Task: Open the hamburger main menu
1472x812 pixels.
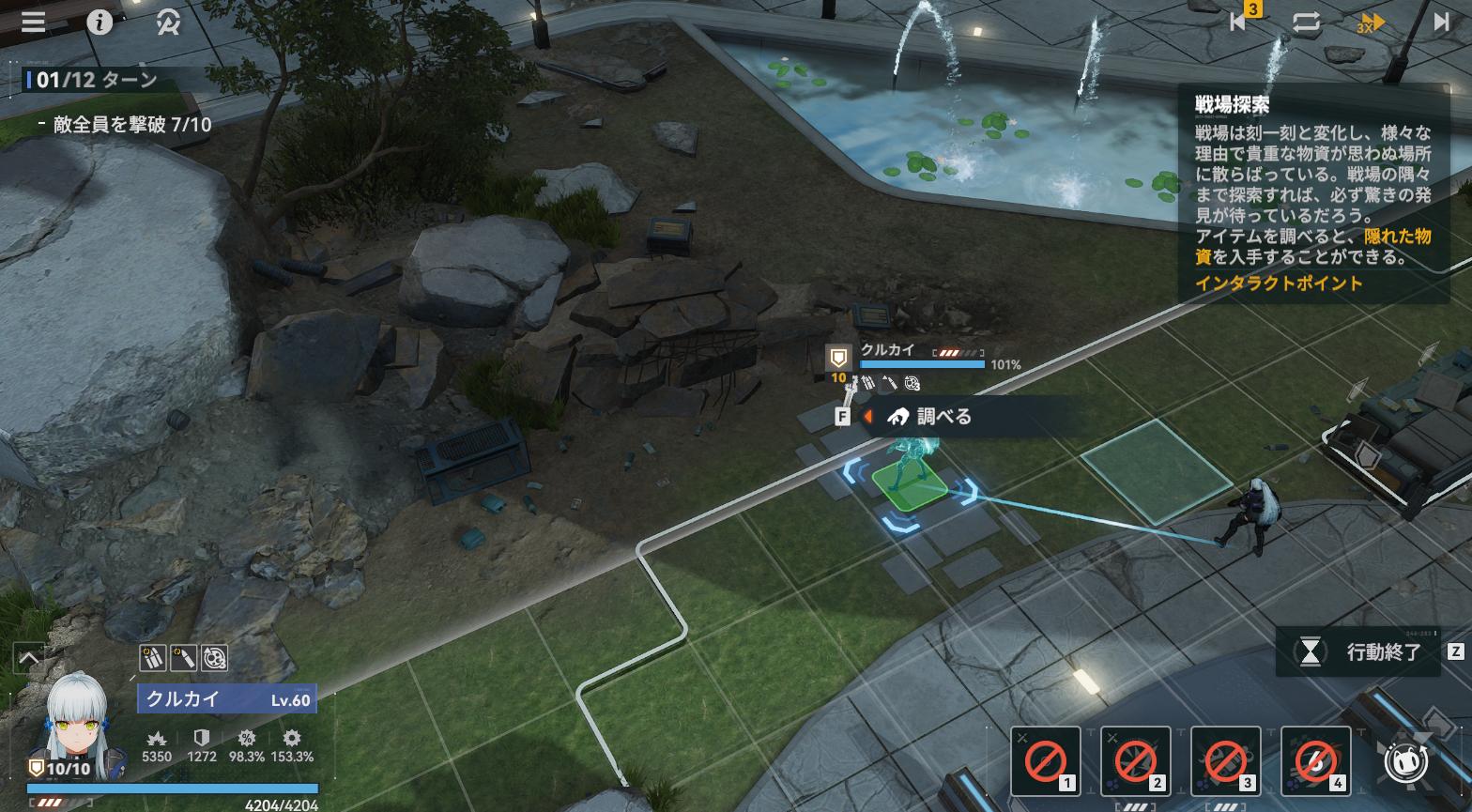Action: point(34,22)
